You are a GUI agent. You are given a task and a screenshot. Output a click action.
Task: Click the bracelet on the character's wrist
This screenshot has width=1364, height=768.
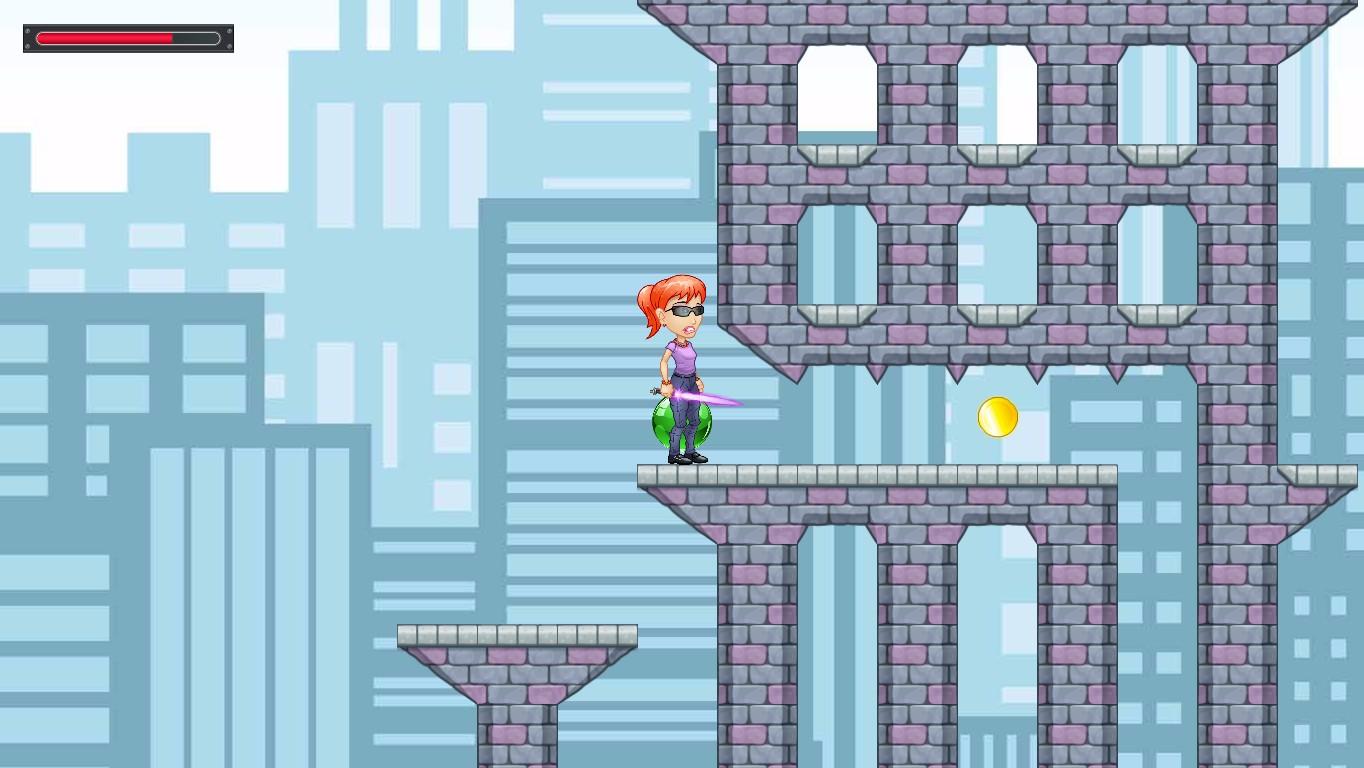coord(666,382)
